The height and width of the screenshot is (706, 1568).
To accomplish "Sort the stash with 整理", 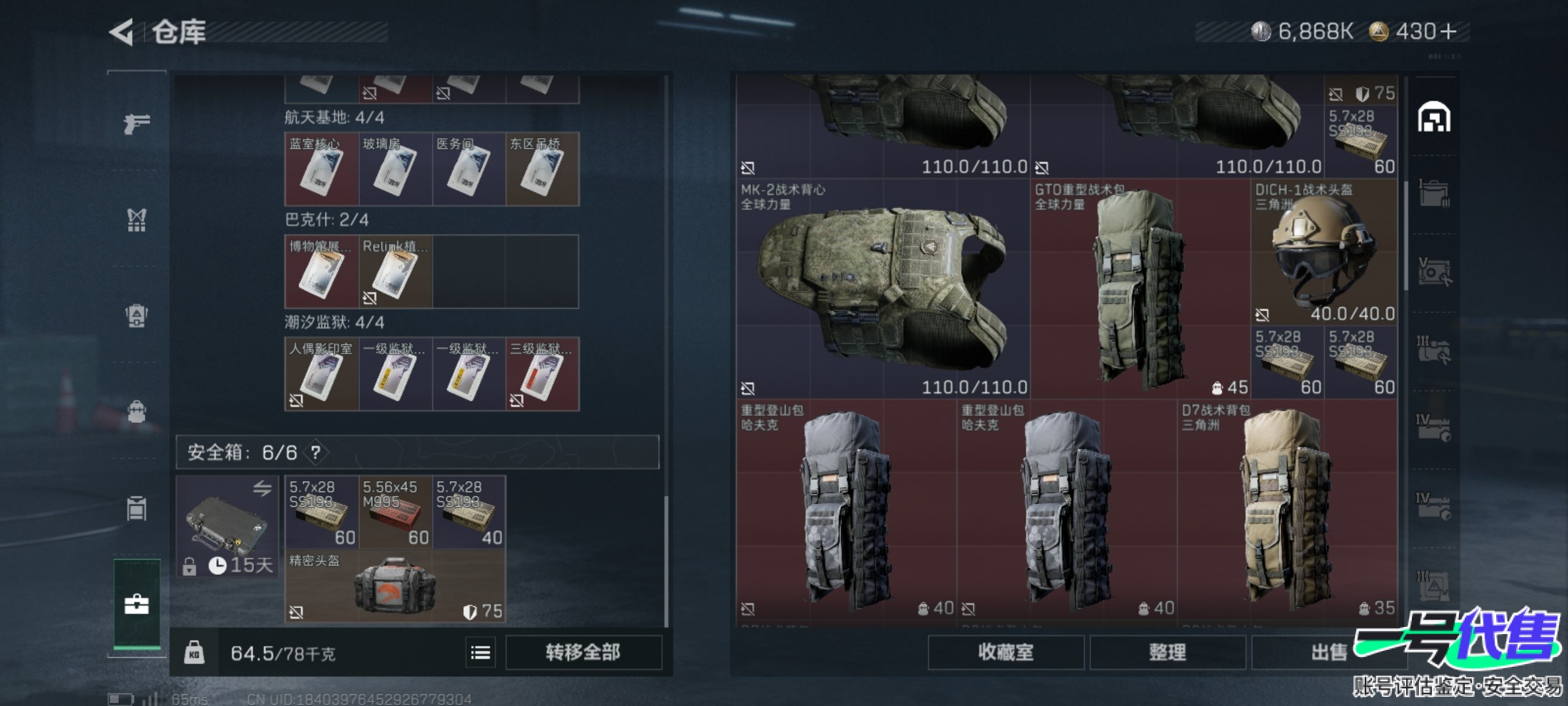I will point(1167,652).
